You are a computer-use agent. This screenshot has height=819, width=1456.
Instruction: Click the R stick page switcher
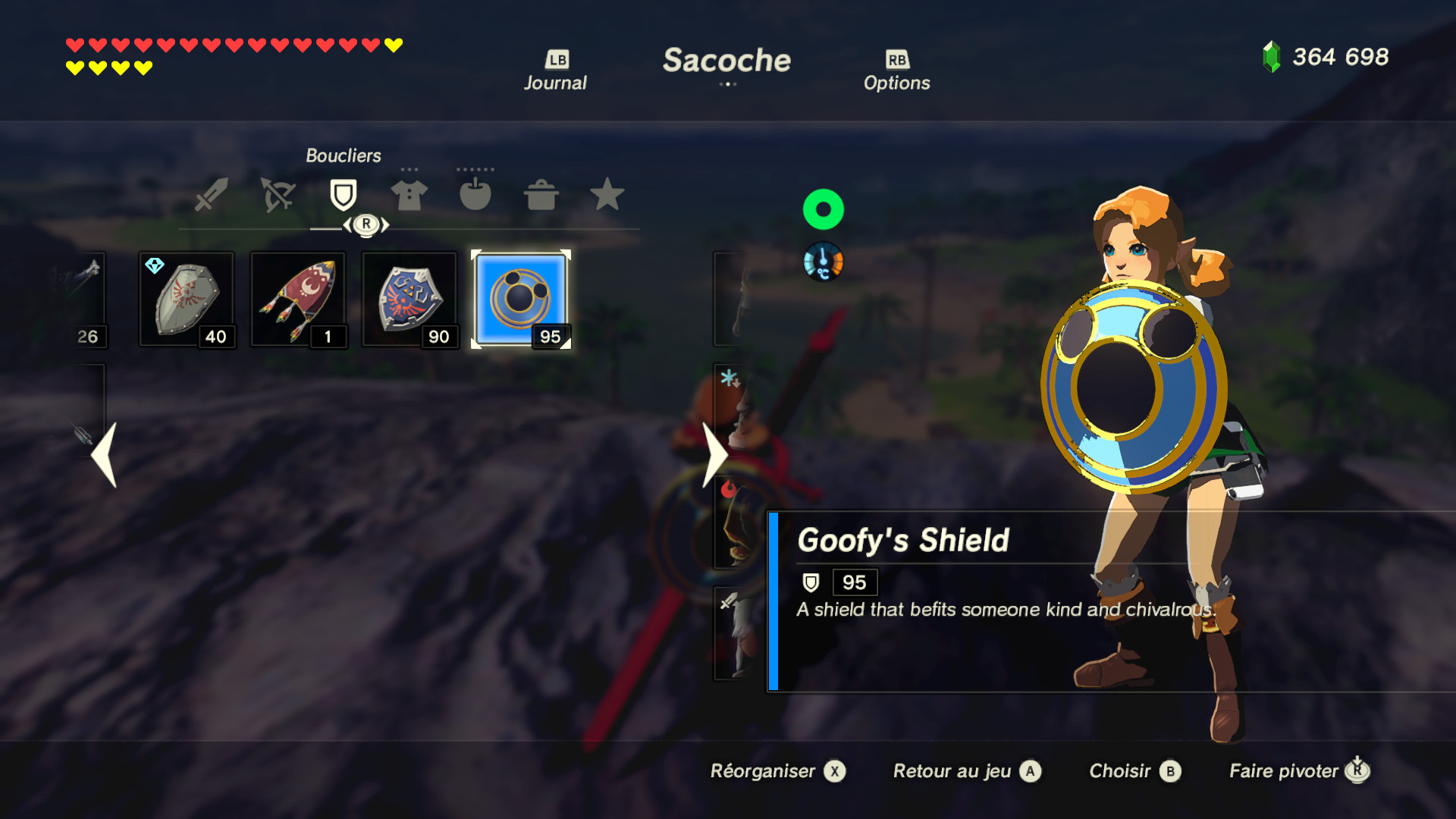pyautogui.click(x=366, y=224)
